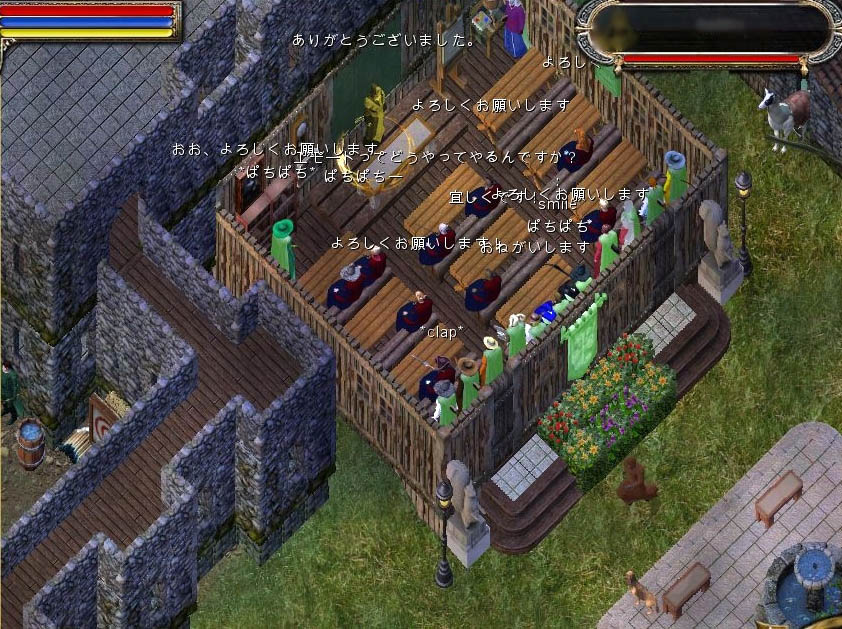Viewport: 842px width, 629px height.
Task: Select the ornate target nameplate frame
Action: [x=710, y=30]
